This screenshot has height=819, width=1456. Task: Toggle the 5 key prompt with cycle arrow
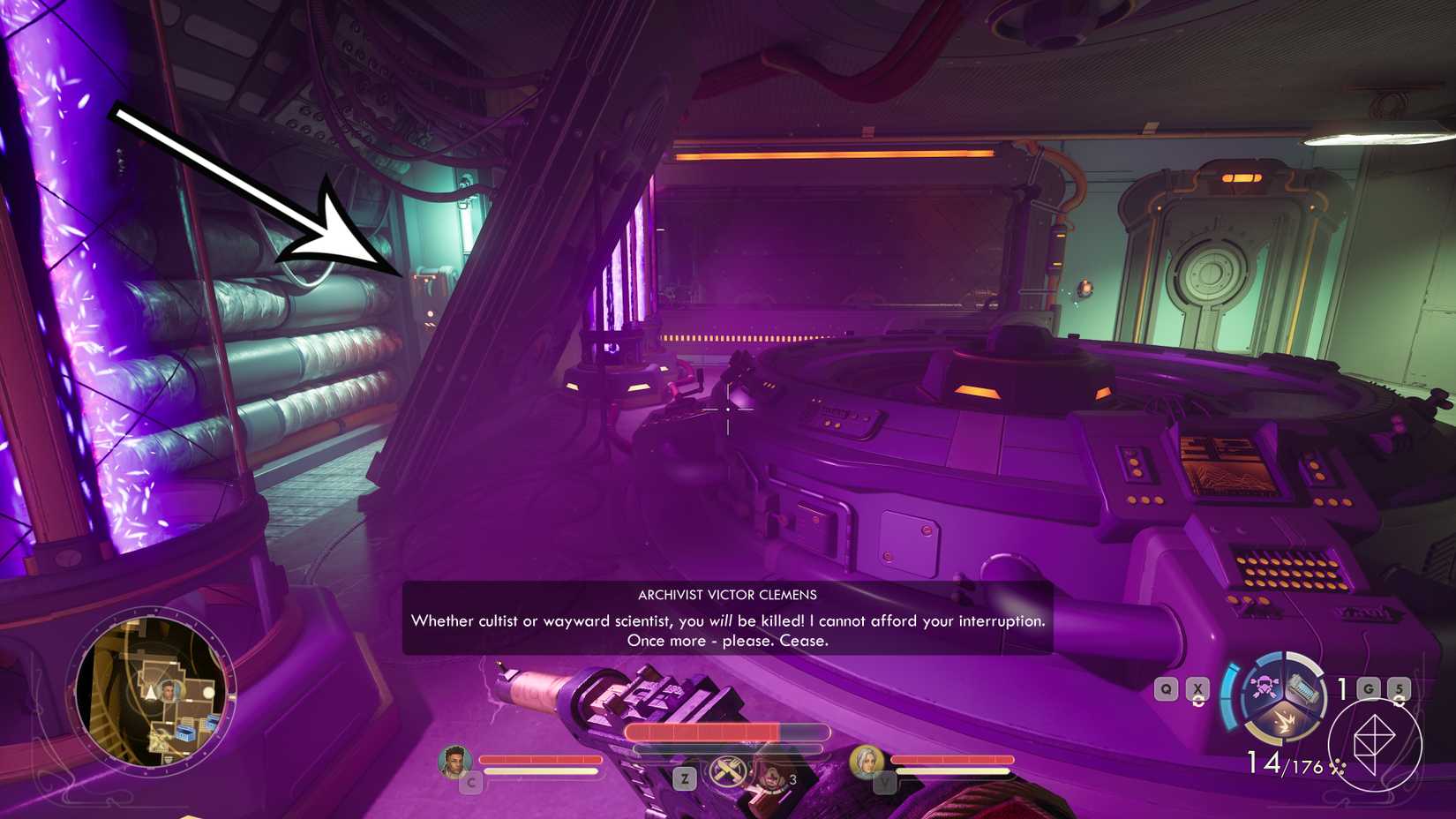point(1400,688)
